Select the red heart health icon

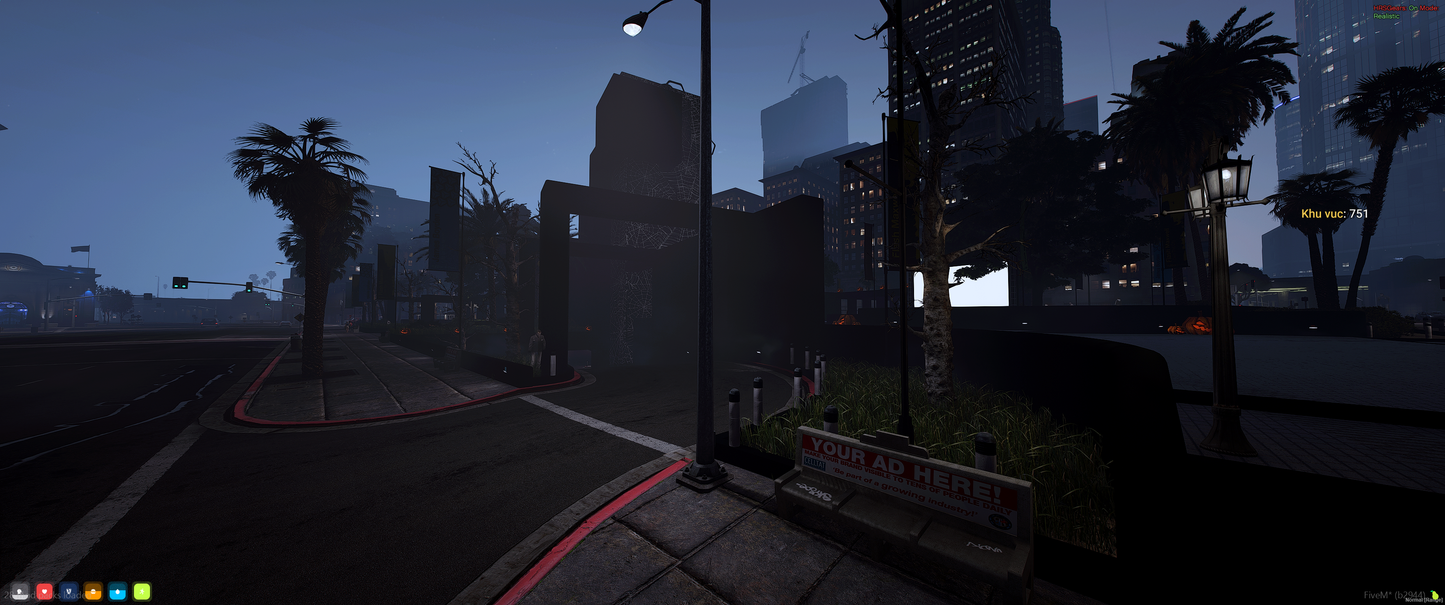(44, 591)
